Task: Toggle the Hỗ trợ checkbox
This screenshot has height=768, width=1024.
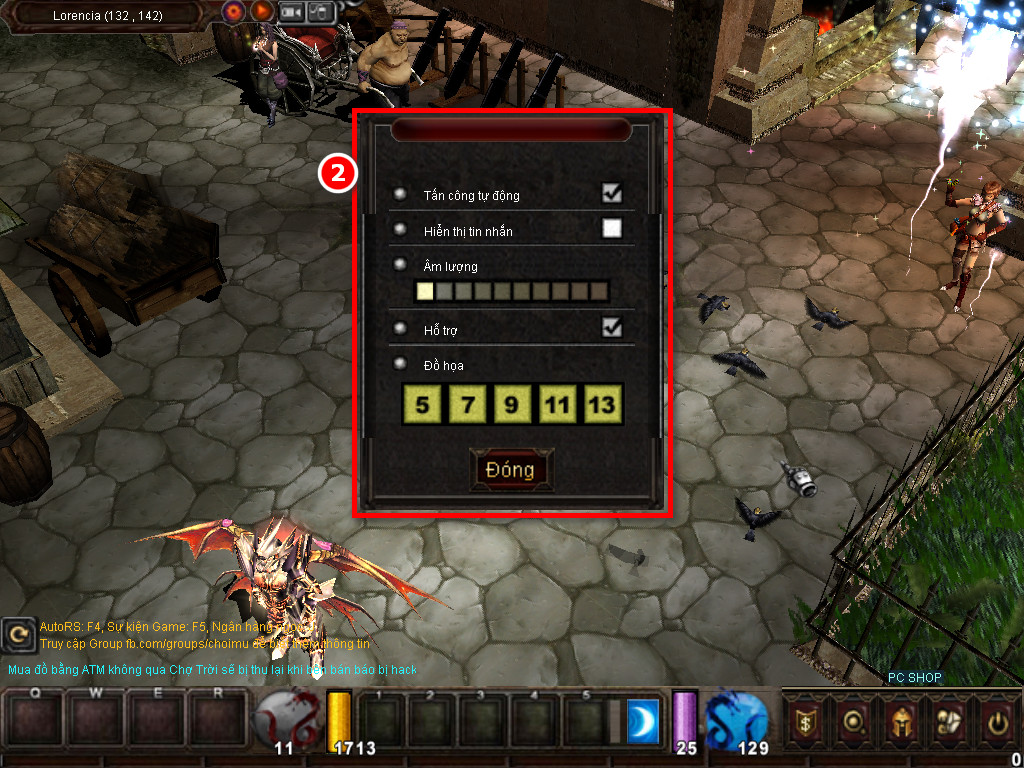Action: pos(611,327)
